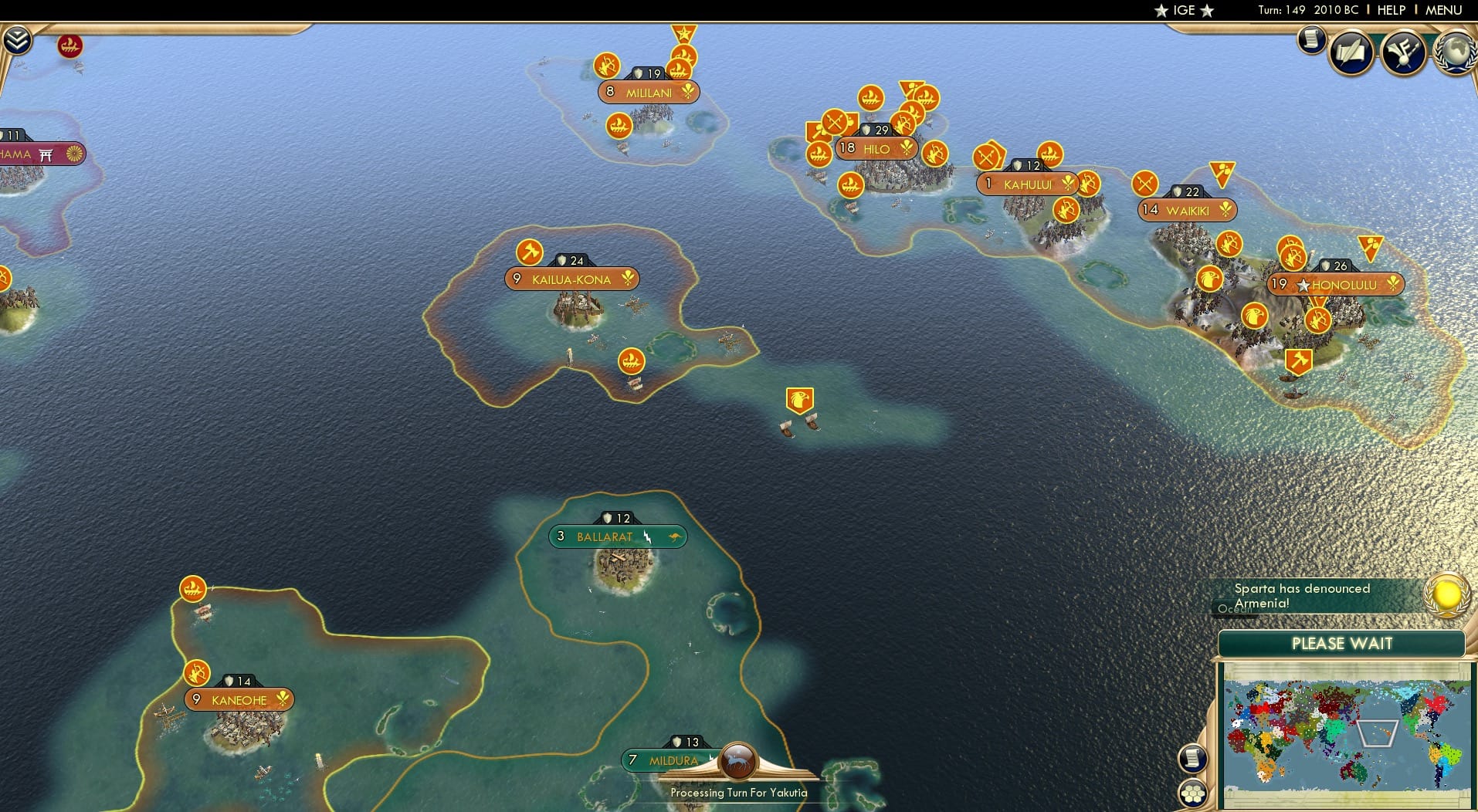Open the Social Policies quill-and-scroll icon
1478x812 pixels.
(1351, 52)
